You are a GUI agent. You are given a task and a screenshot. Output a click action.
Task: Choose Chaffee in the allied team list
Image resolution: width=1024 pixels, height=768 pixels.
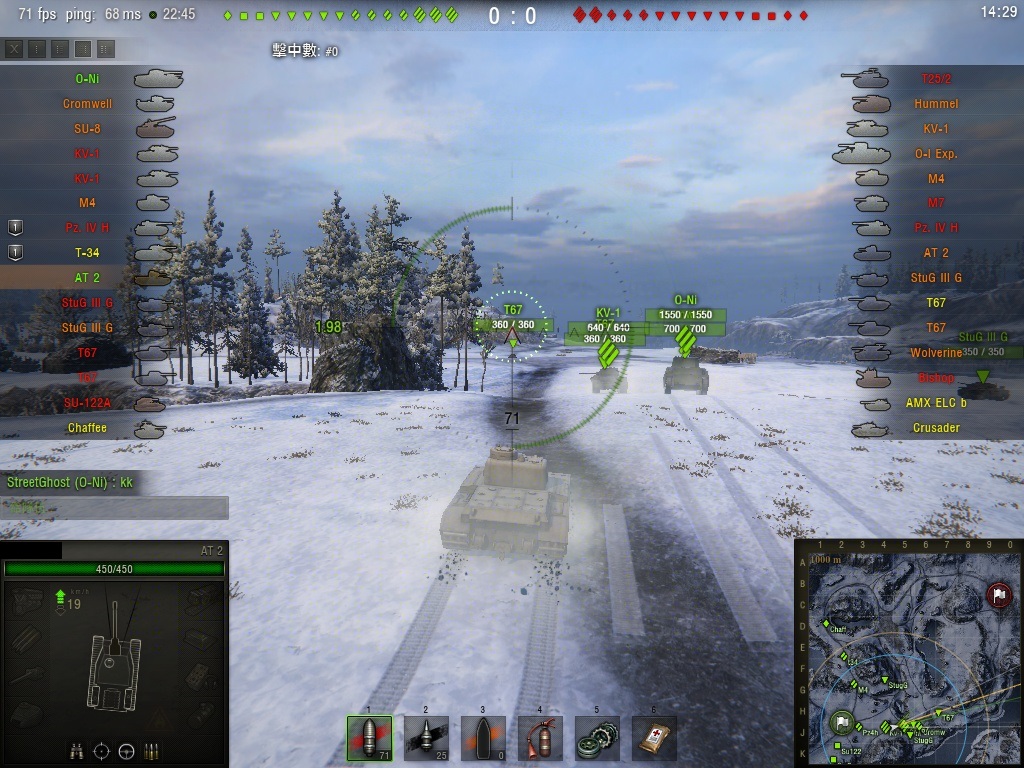point(87,428)
